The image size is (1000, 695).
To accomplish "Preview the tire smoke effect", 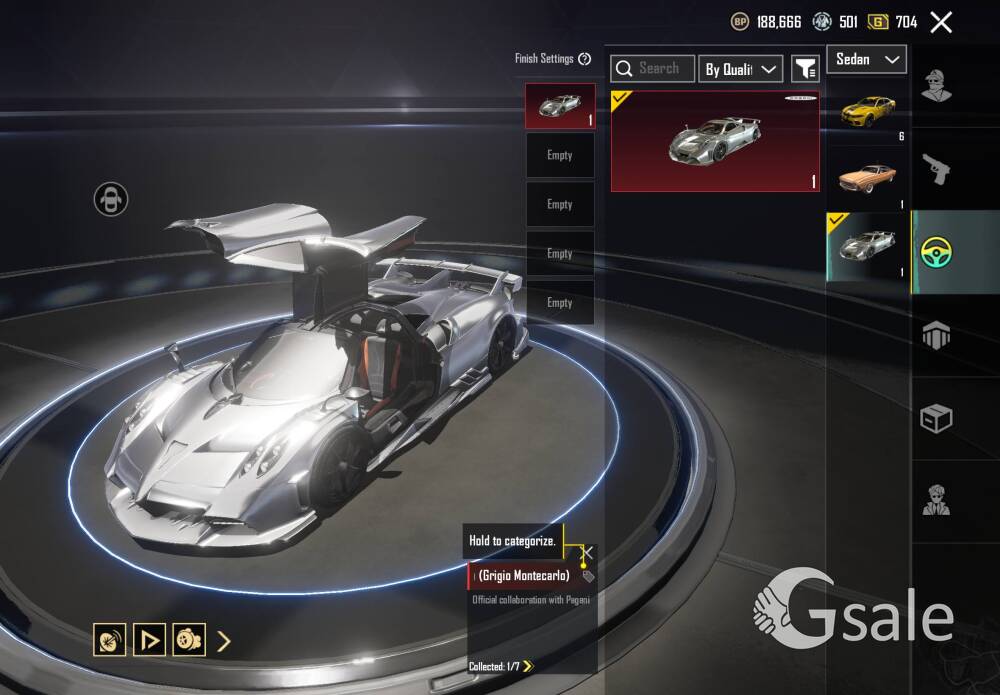I will (x=189, y=640).
